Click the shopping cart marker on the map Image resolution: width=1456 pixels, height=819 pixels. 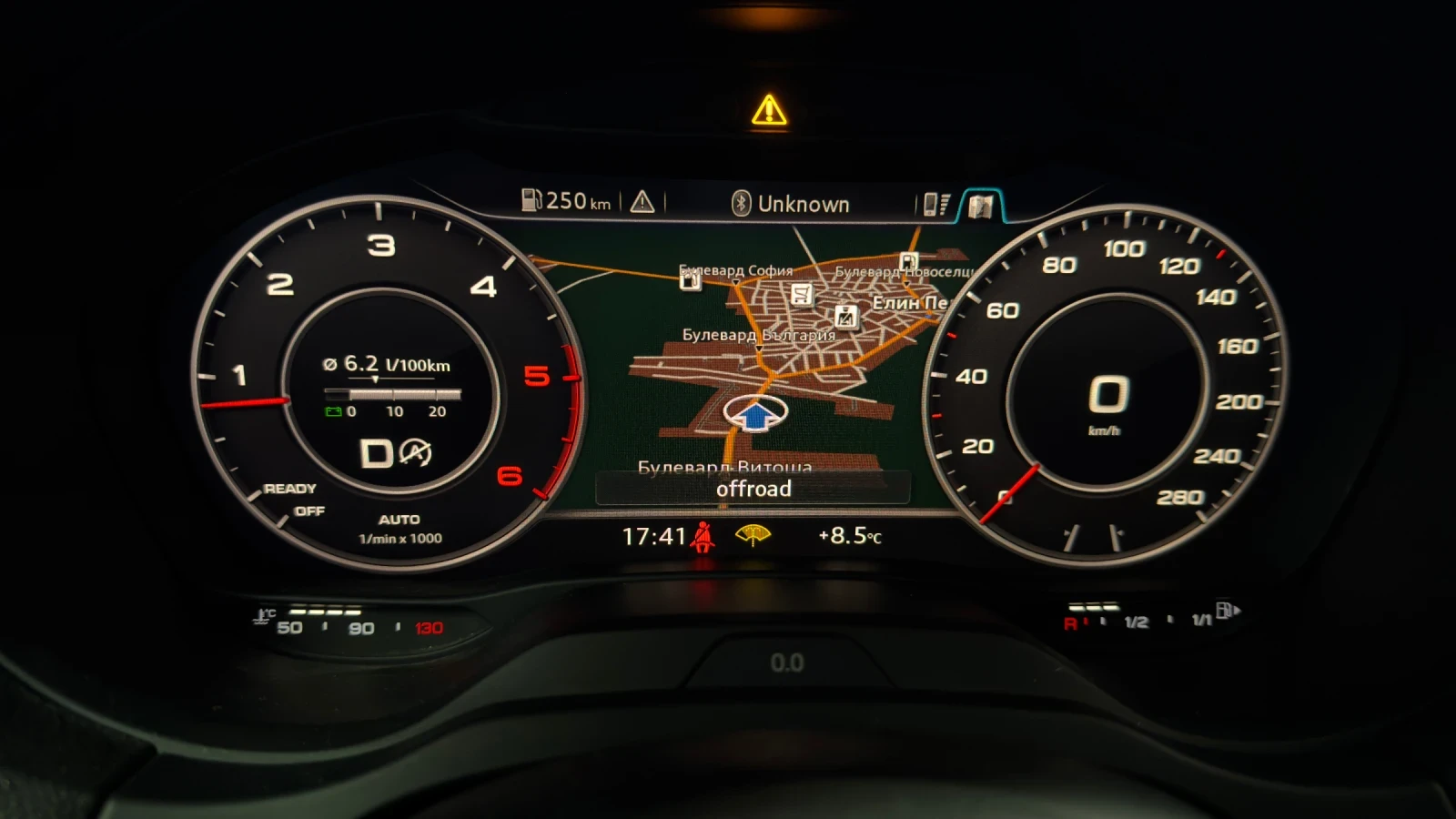tap(801, 294)
